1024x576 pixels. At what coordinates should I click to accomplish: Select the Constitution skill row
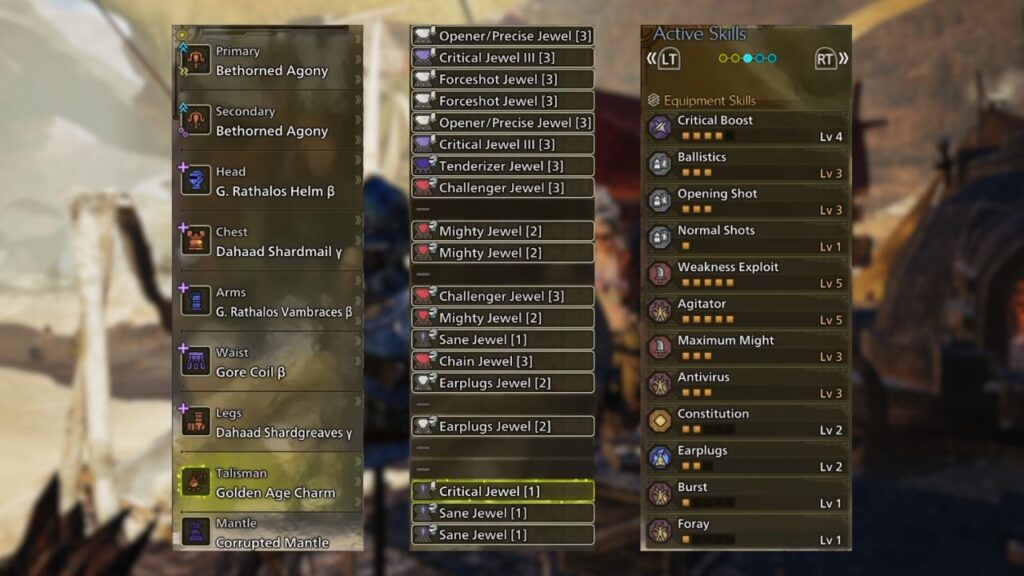[746, 421]
